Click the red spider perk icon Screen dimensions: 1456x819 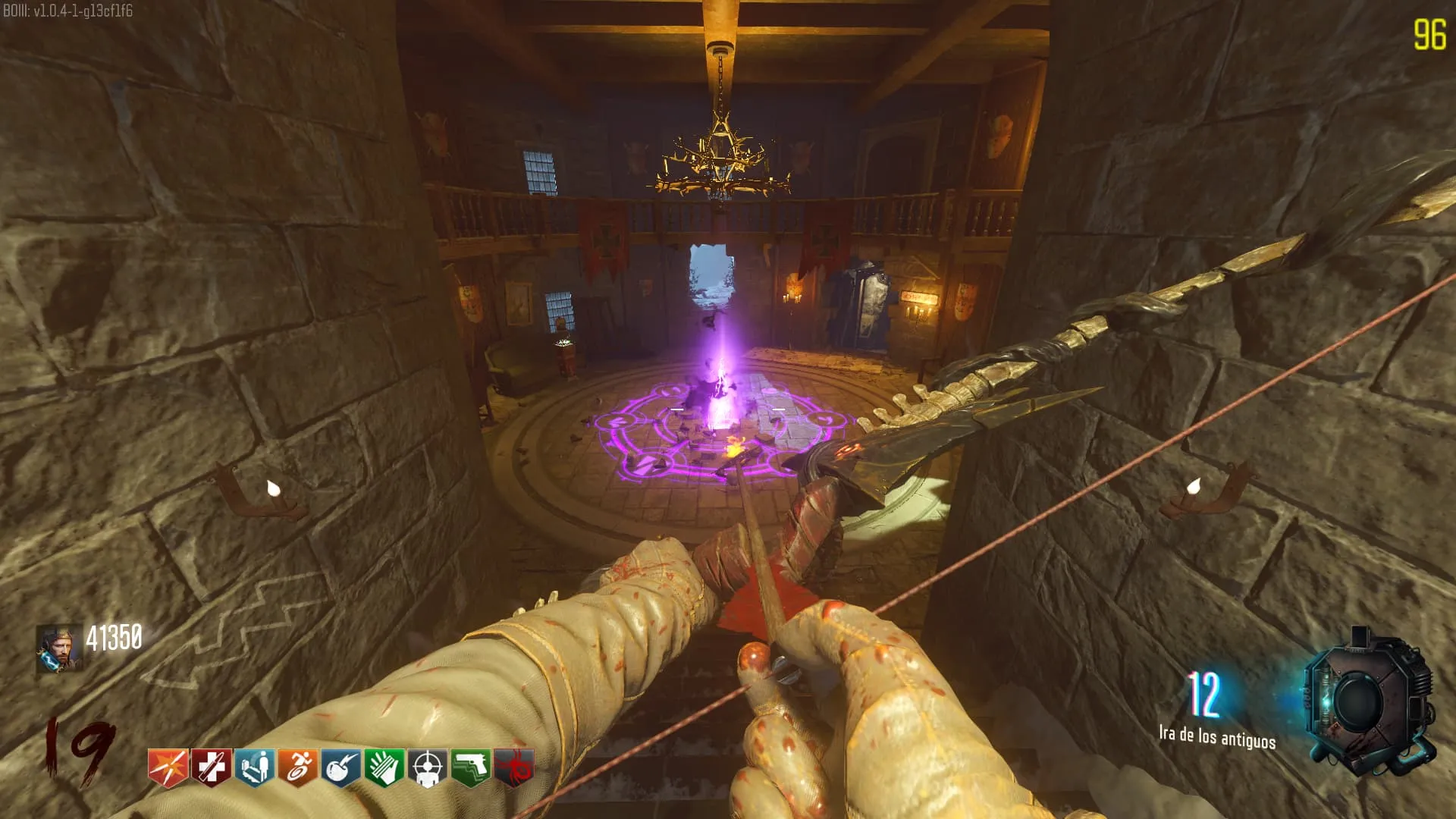click(x=513, y=768)
